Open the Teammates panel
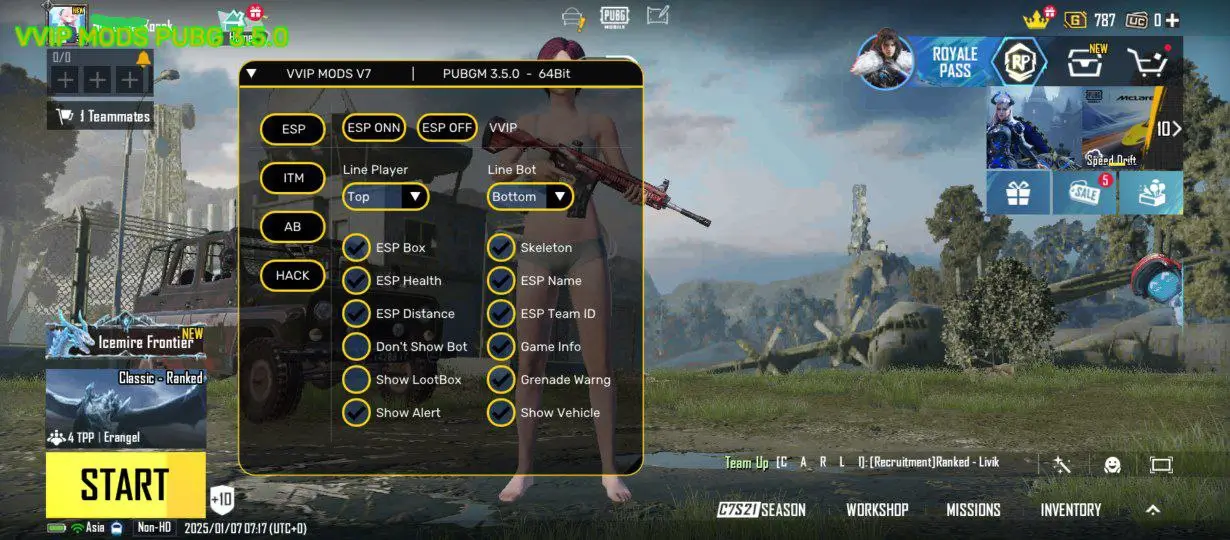This screenshot has width=1230, height=540. [x=101, y=116]
